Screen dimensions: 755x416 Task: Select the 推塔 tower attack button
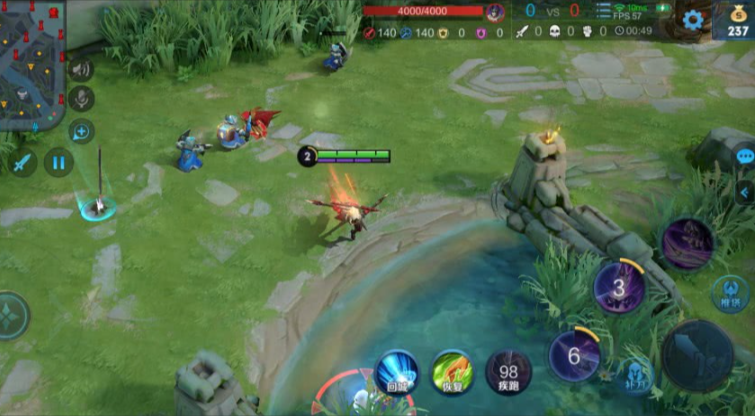tap(732, 294)
